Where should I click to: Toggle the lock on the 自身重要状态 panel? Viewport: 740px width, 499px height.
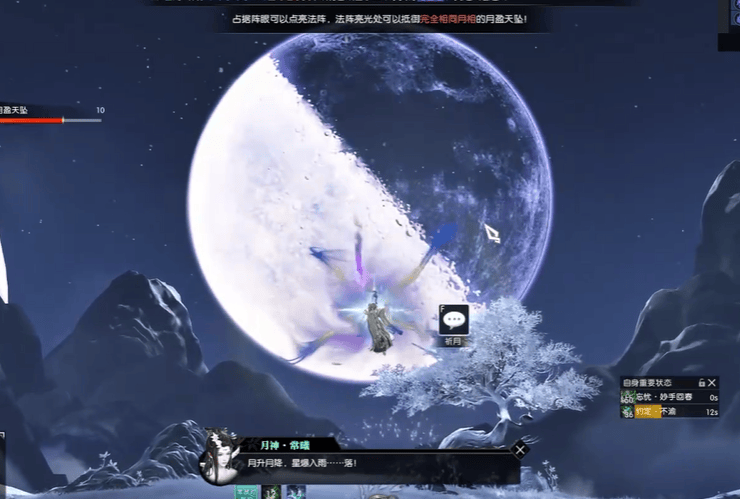point(701,382)
